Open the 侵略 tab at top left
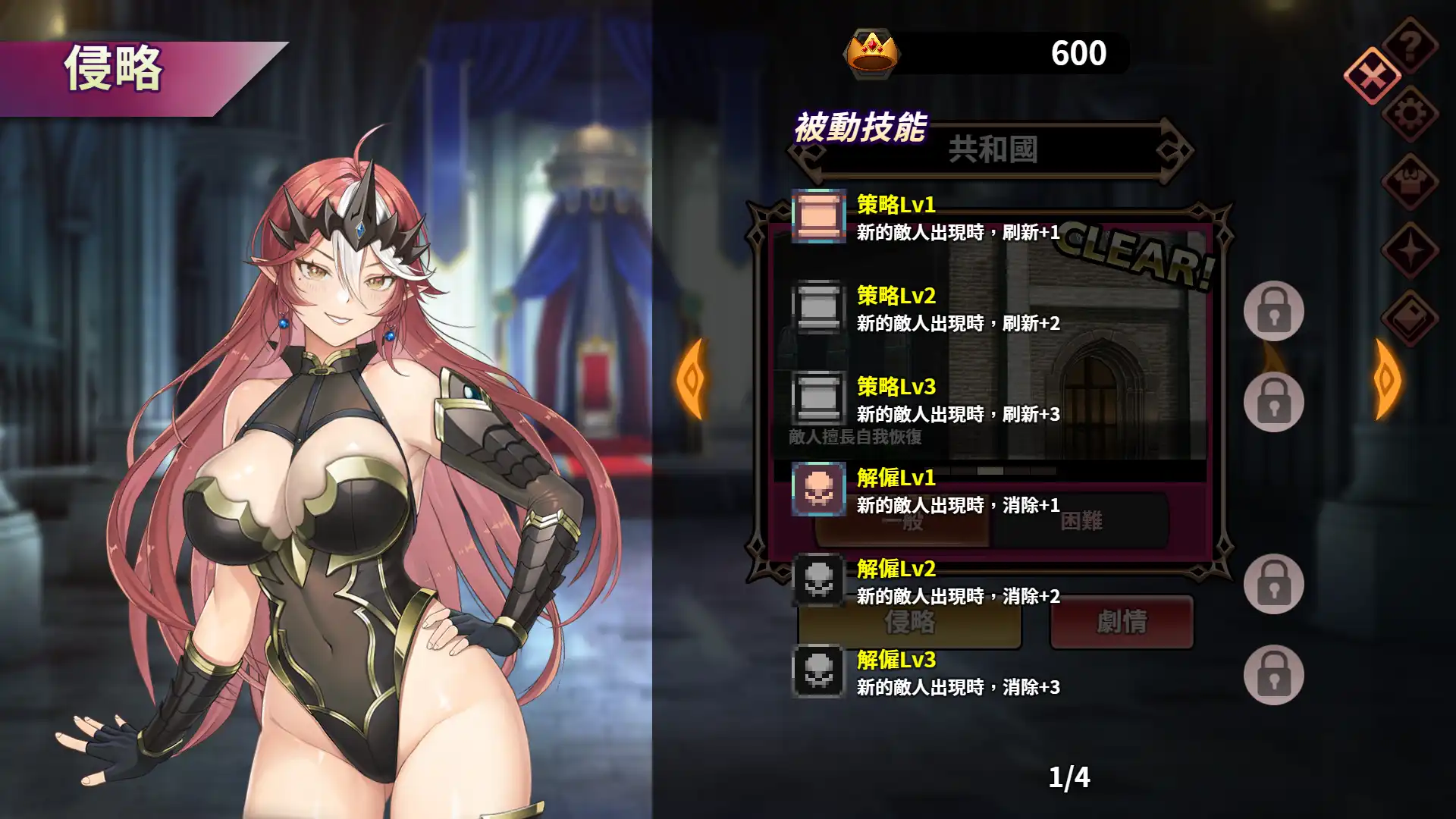This screenshot has width=1456, height=819. coord(114,68)
